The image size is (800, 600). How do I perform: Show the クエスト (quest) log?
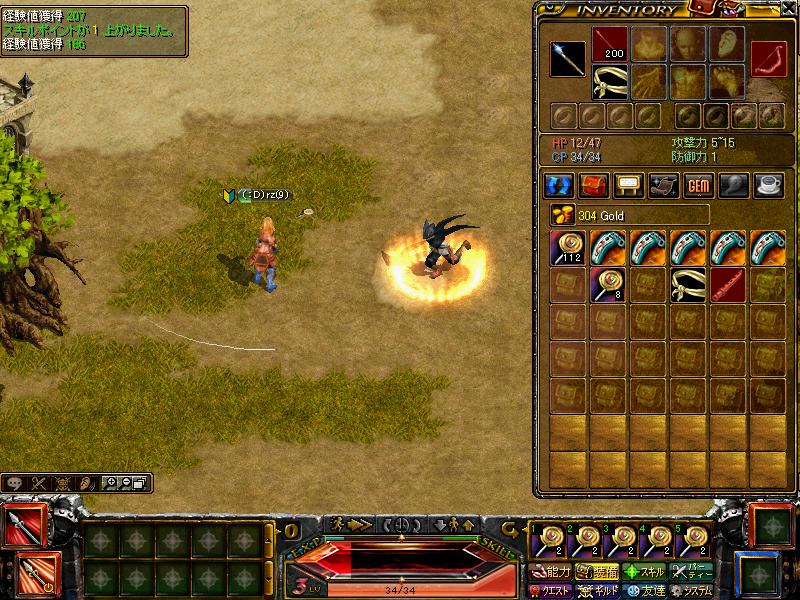coord(551,591)
